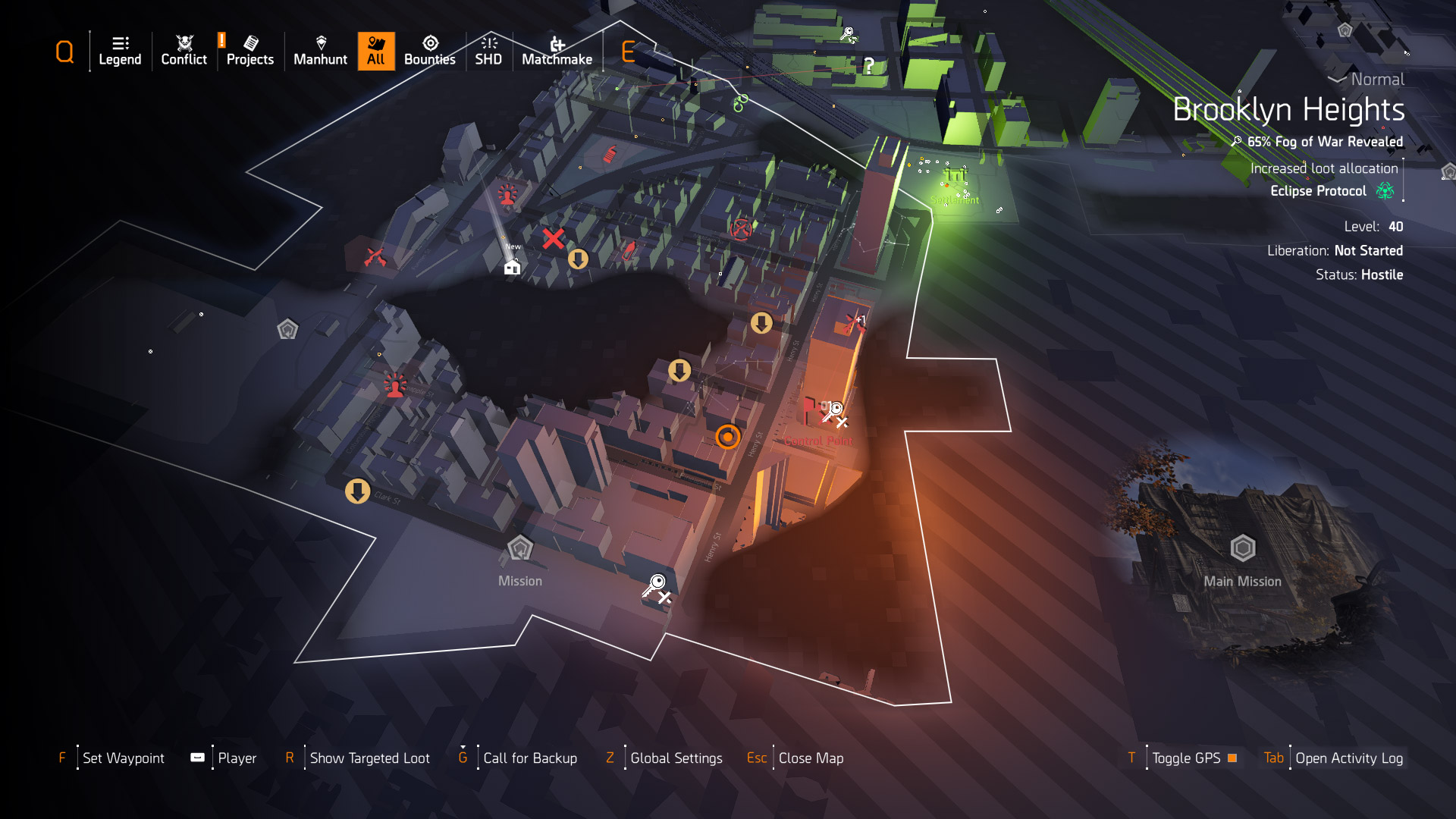Image resolution: width=1456 pixels, height=819 pixels.
Task: Click the red X map marker
Action: [553, 239]
